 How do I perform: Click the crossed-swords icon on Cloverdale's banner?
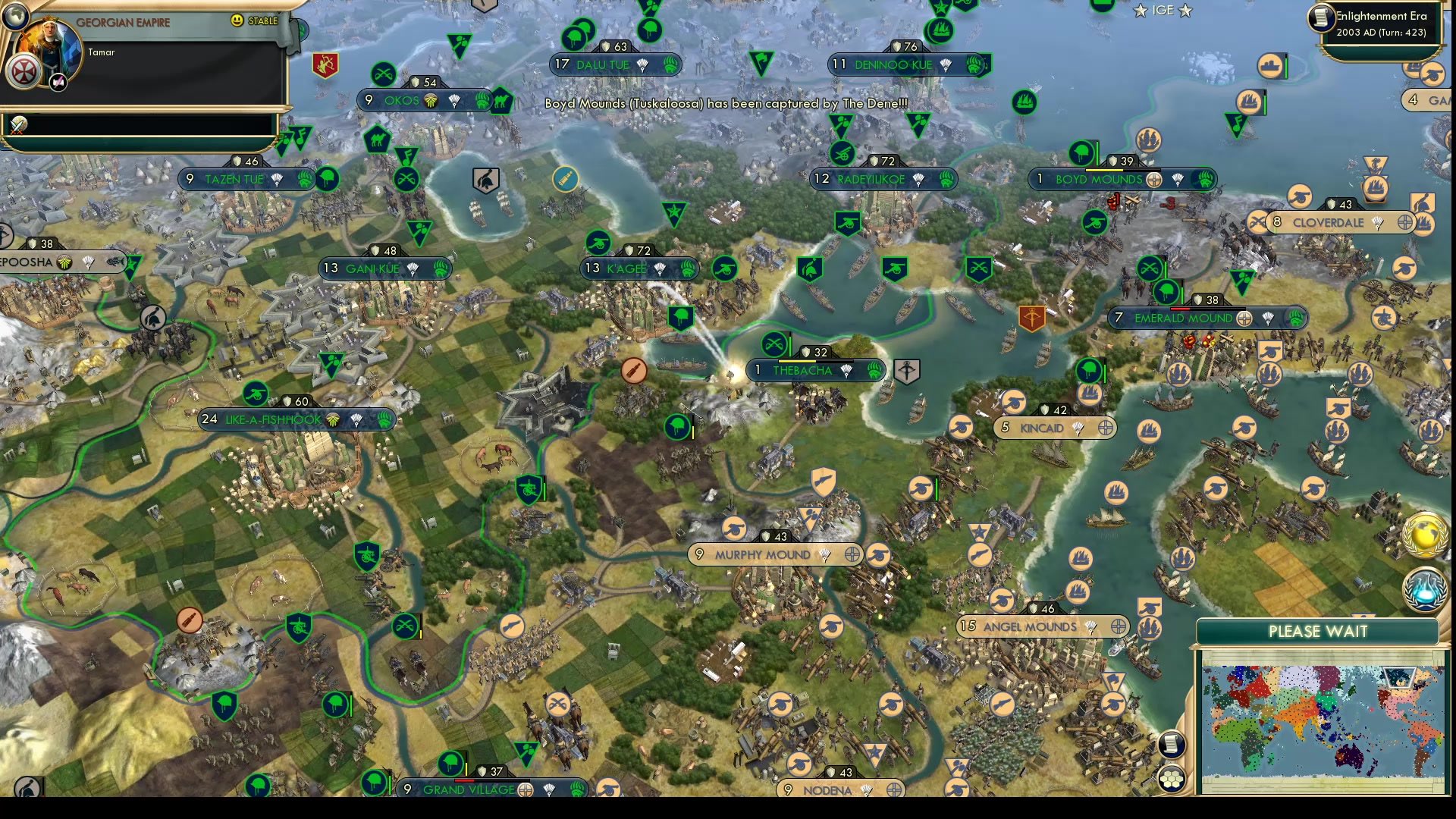(x=1258, y=222)
